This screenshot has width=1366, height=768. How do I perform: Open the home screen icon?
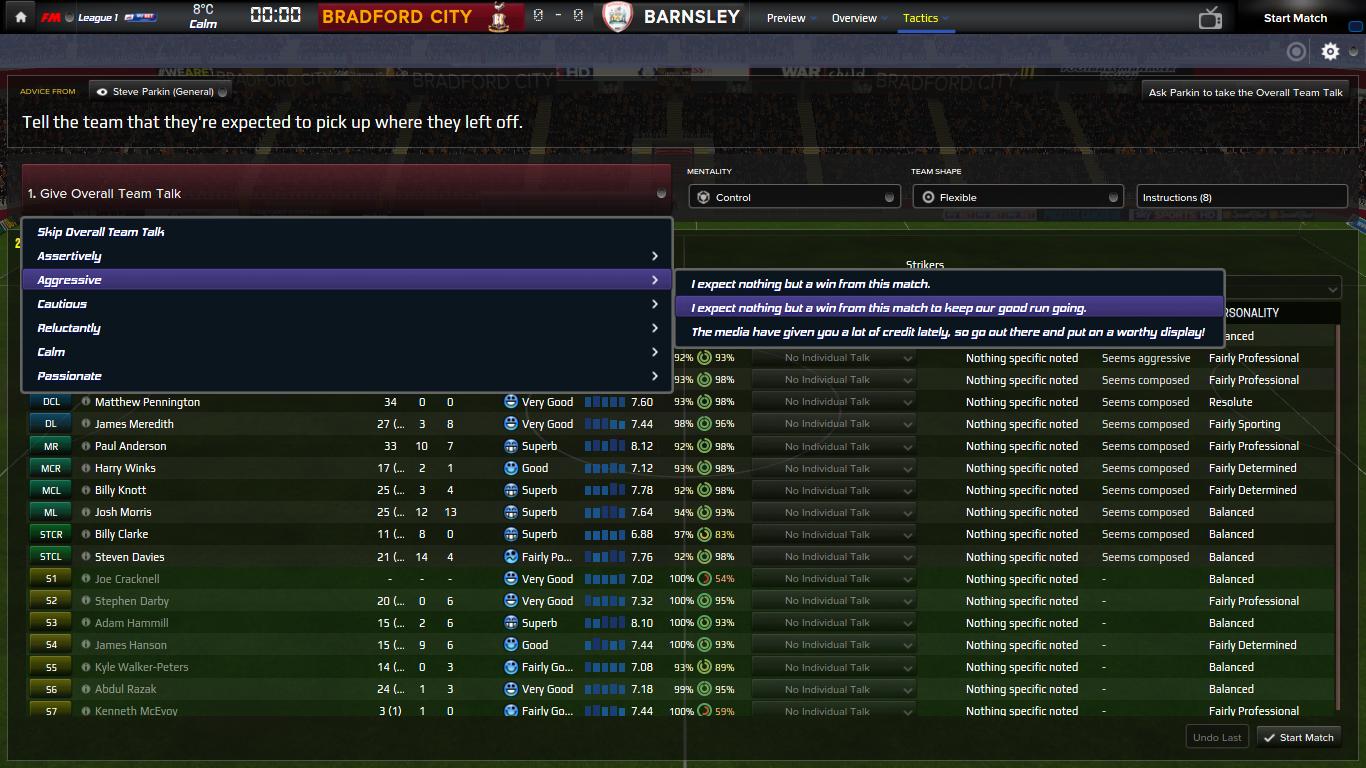click(x=20, y=18)
